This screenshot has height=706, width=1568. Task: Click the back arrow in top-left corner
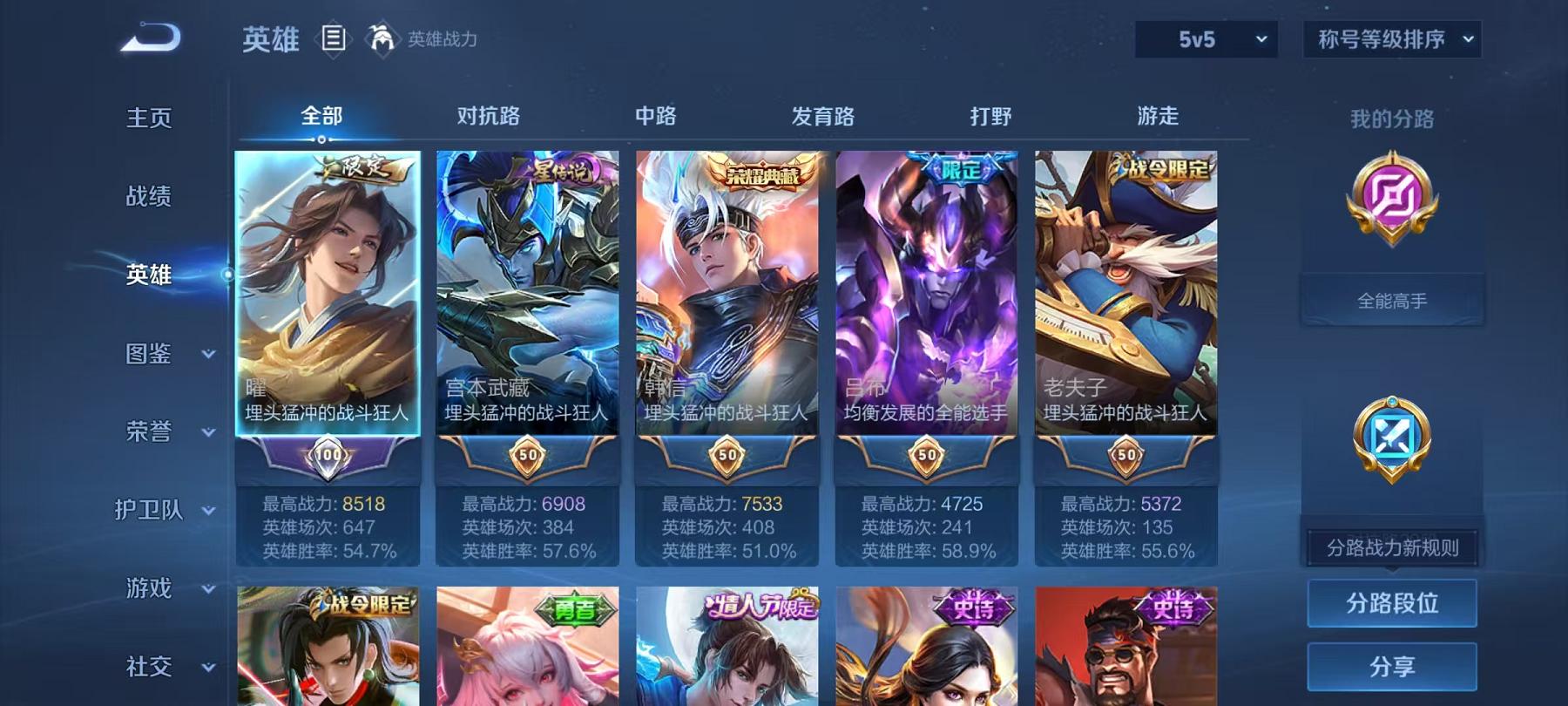[152, 37]
